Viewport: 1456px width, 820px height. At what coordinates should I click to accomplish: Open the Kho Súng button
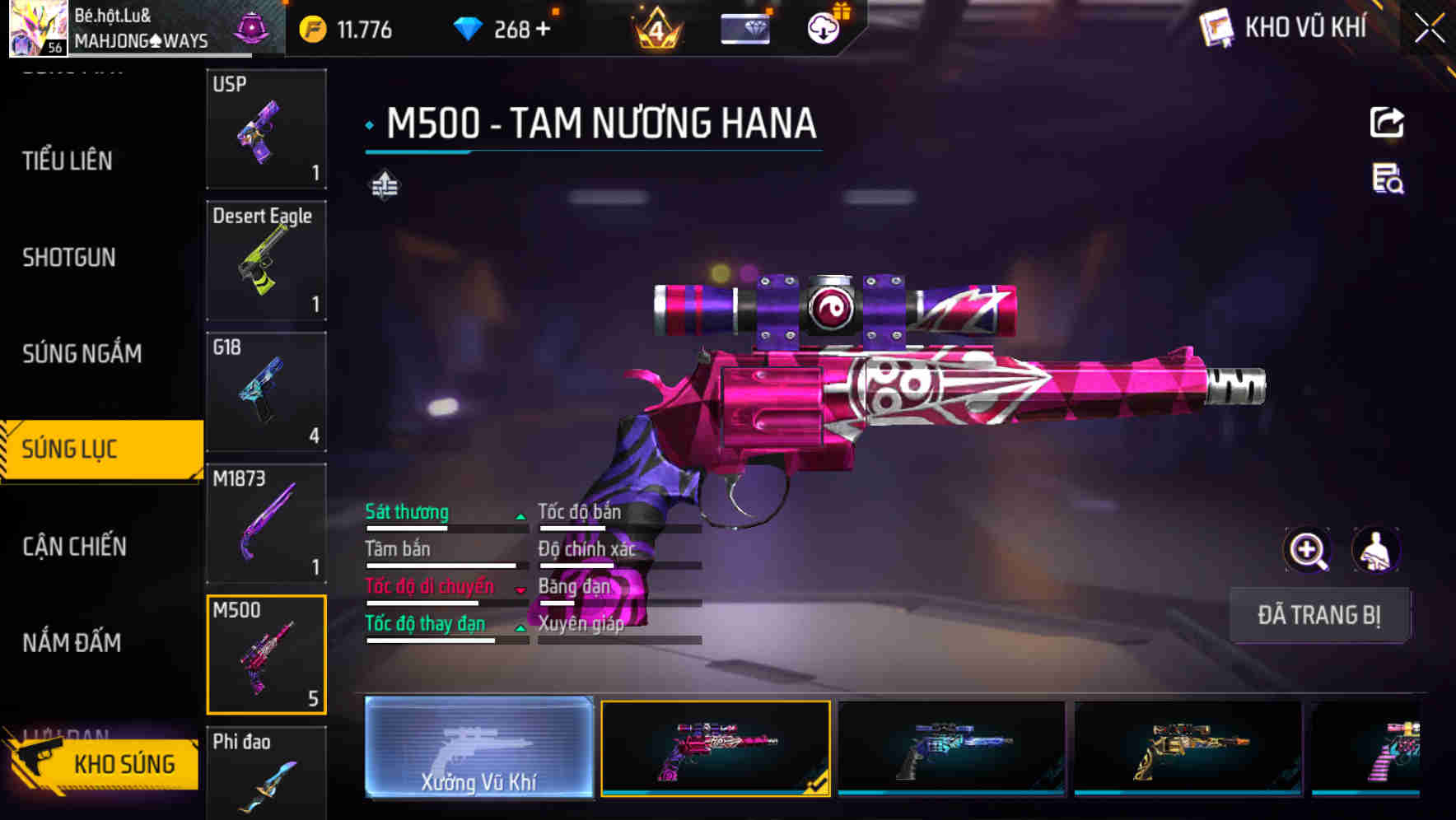click(103, 764)
